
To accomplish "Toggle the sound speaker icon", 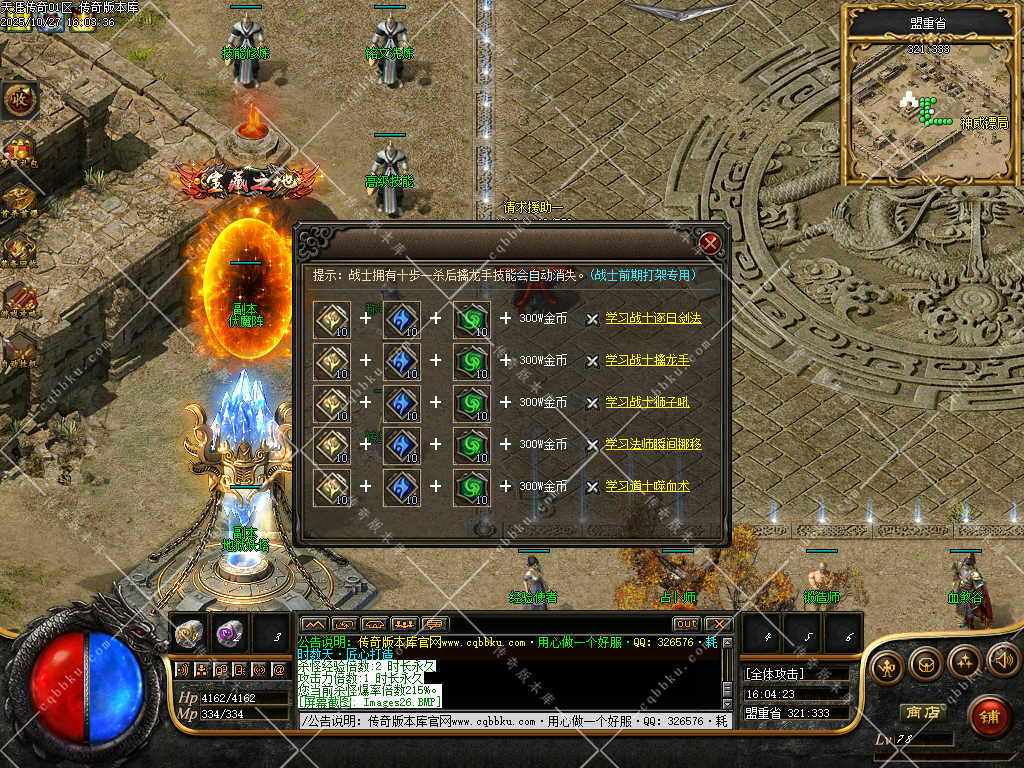I will [x=1002, y=660].
